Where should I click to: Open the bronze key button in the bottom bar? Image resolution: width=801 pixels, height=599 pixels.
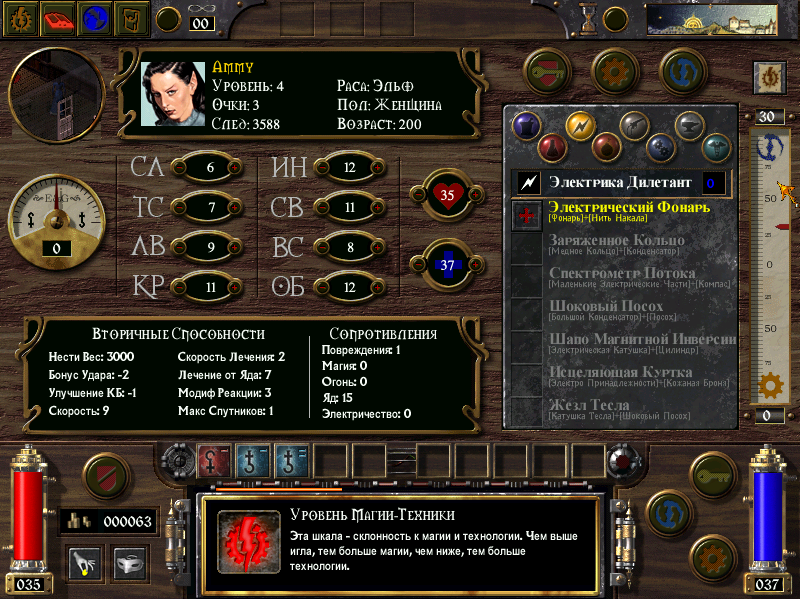(715, 475)
